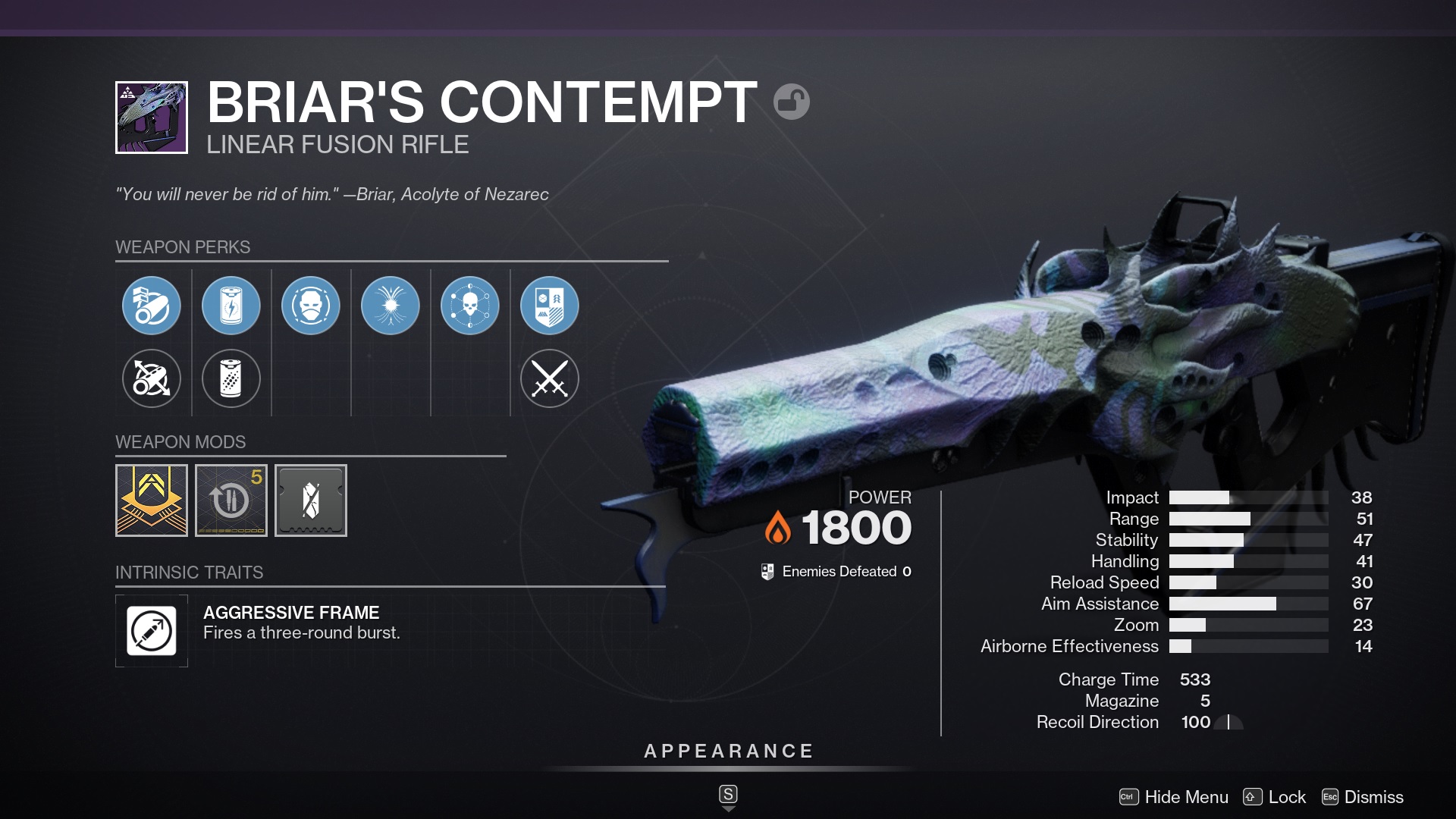Inspect the Aggressive Frame intrinsic trait icon

tap(152, 631)
